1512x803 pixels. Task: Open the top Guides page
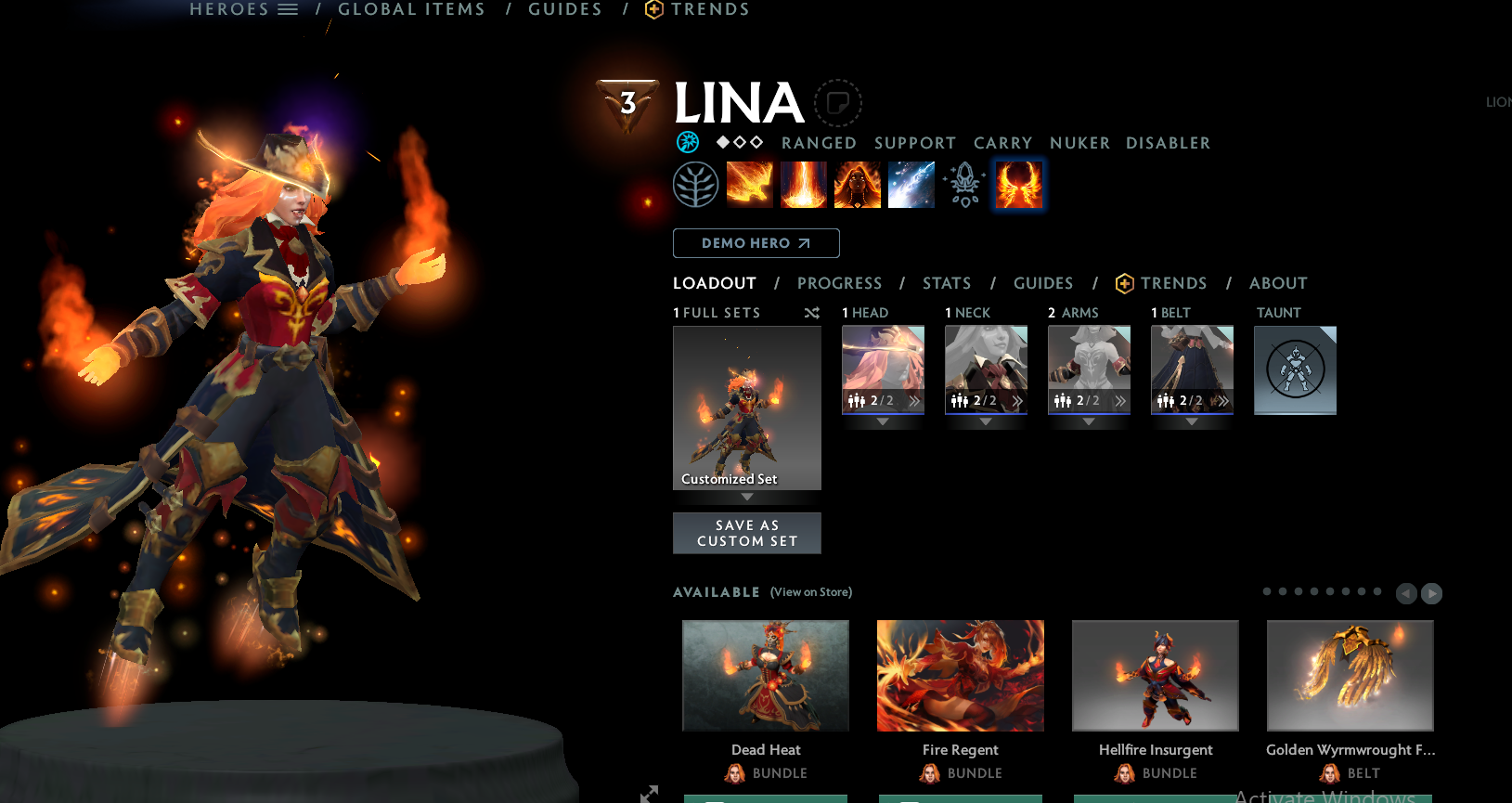coord(565,9)
